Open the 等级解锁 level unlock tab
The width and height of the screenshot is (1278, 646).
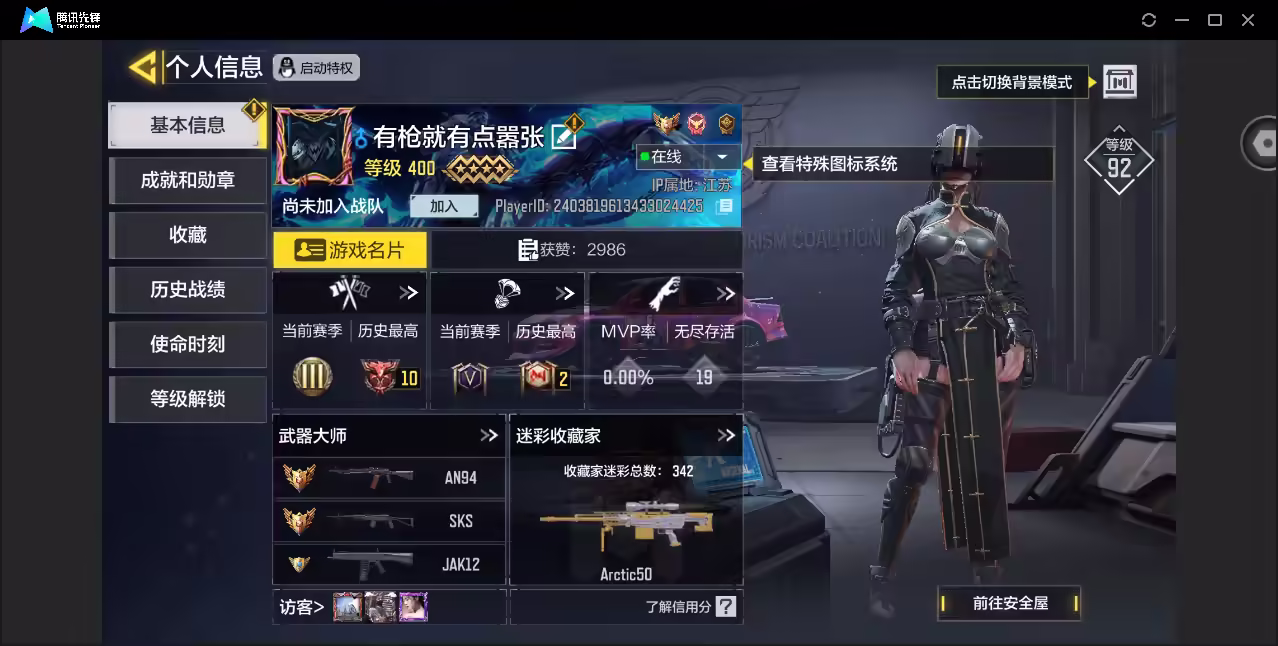pyautogui.click(x=187, y=399)
